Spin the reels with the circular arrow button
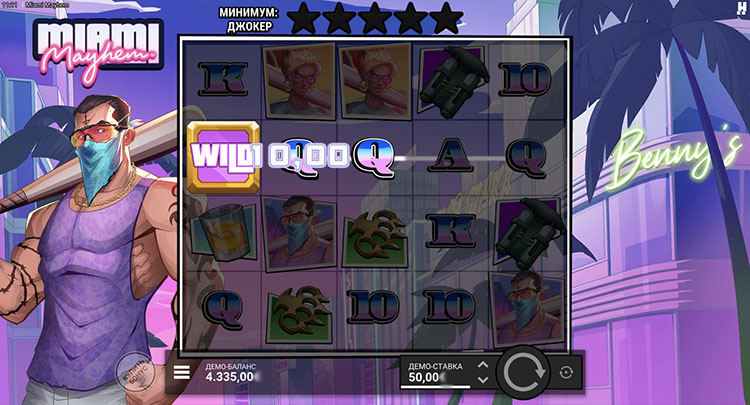The width and height of the screenshot is (750, 405). (x=520, y=373)
